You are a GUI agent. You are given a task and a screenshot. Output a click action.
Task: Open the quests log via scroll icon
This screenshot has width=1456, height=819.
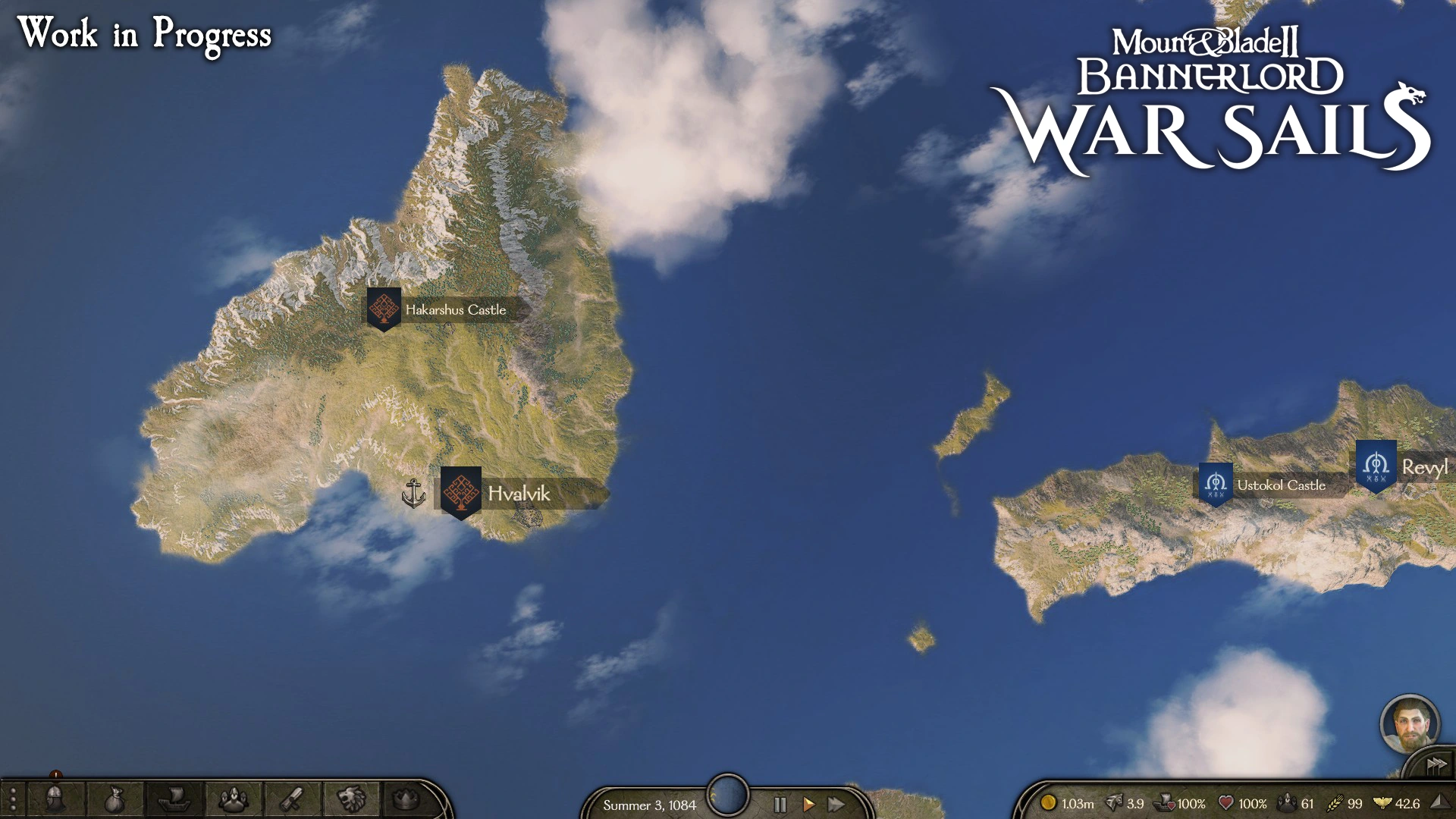pos(293,799)
